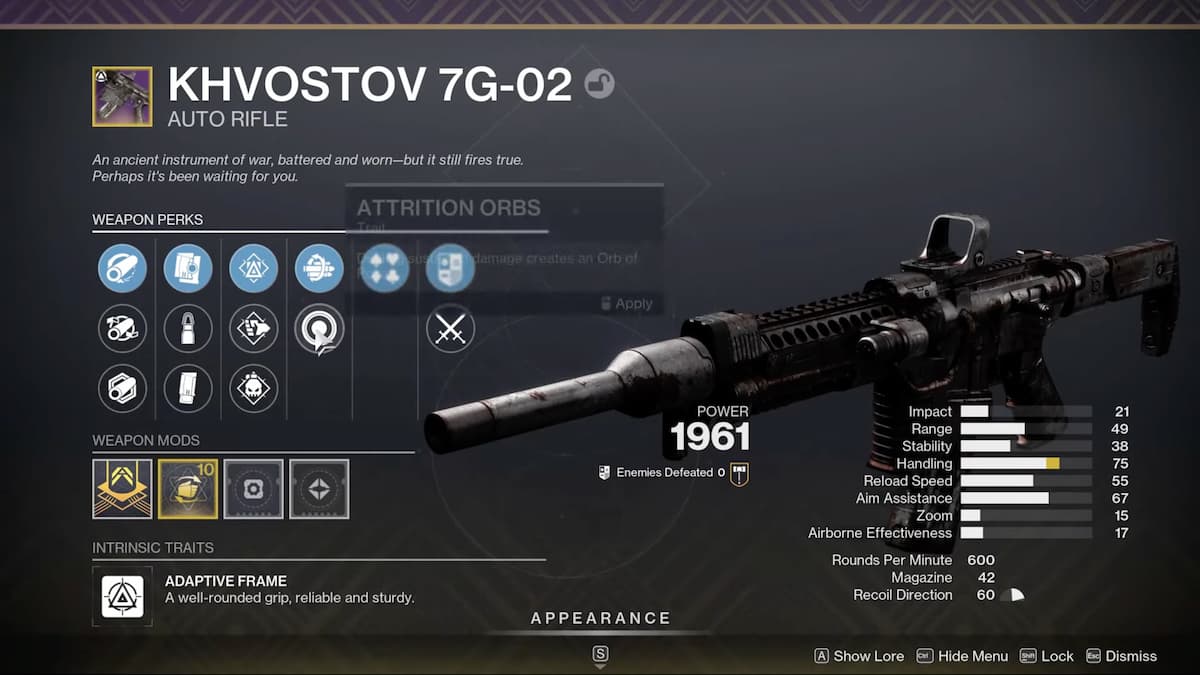Select the active blue triangle-in-diamond trait
Viewport: 1200px width, 675px height.
pyautogui.click(x=254, y=268)
